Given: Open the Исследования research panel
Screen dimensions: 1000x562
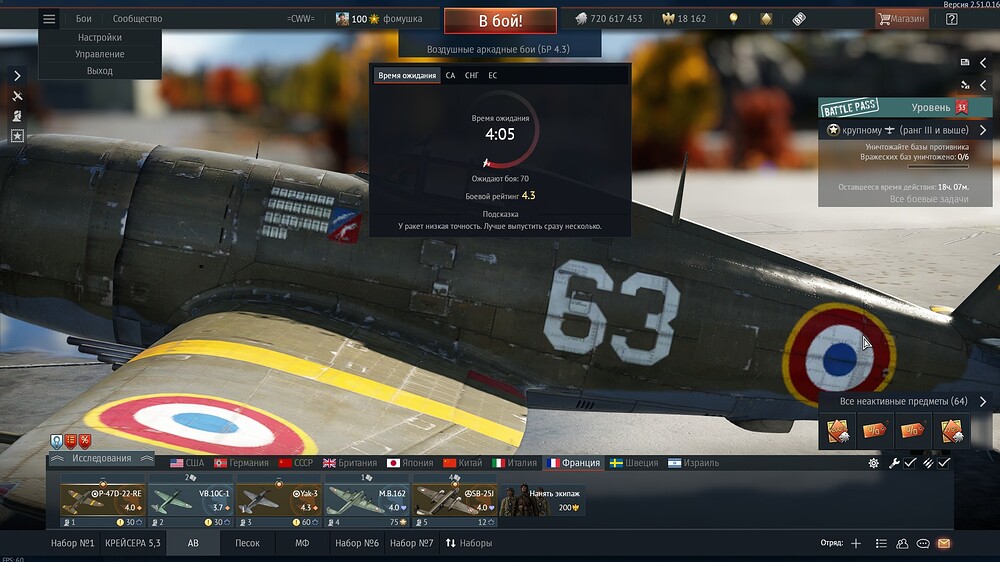Looking at the screenshot, I should tap(102, 458).
